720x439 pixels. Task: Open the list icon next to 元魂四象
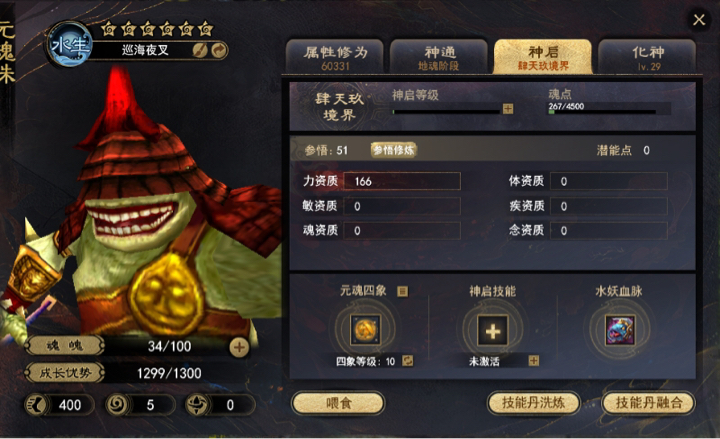(403, 291)
